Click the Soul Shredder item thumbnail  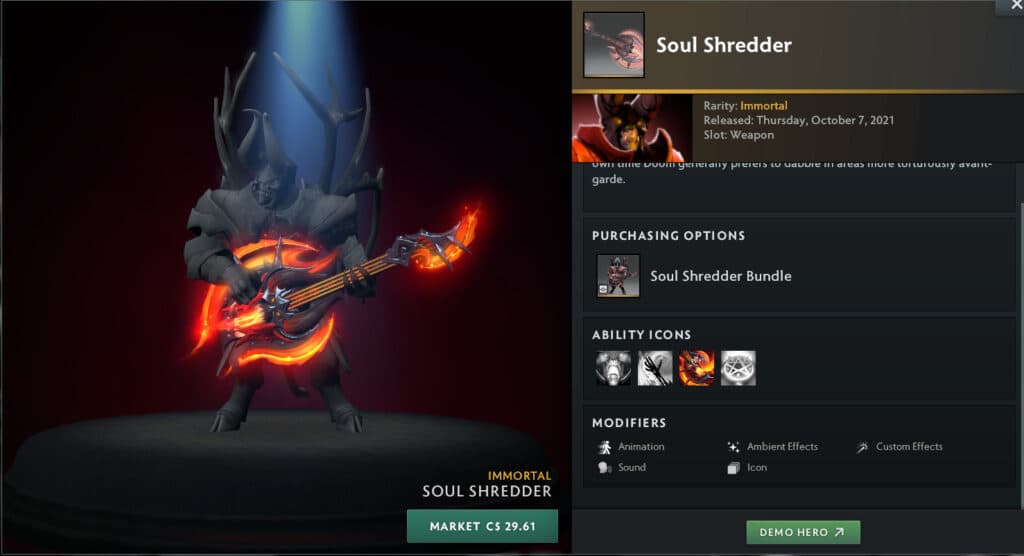612,45
